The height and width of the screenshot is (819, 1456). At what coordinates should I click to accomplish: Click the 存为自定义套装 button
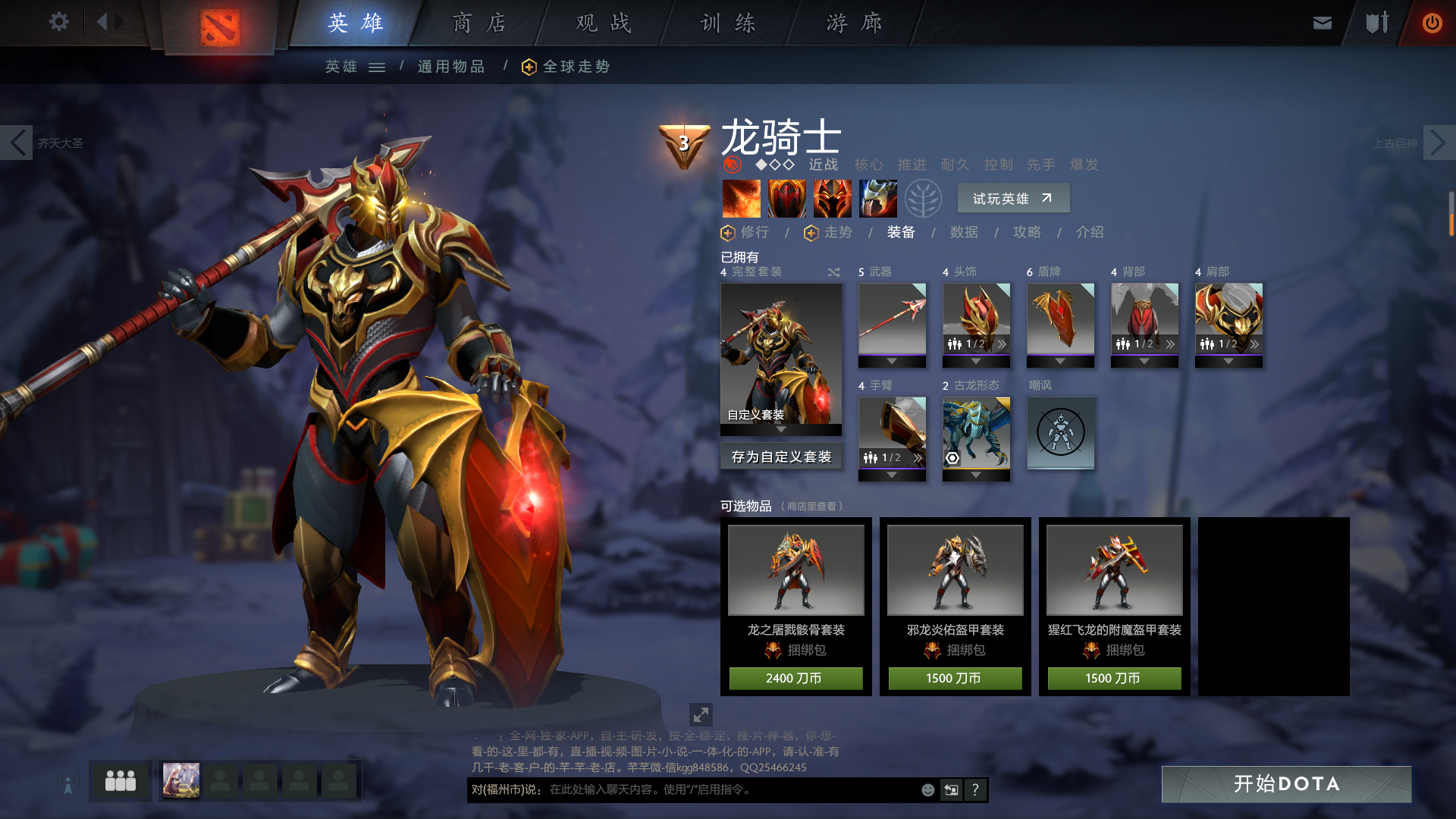click(782, 457)
